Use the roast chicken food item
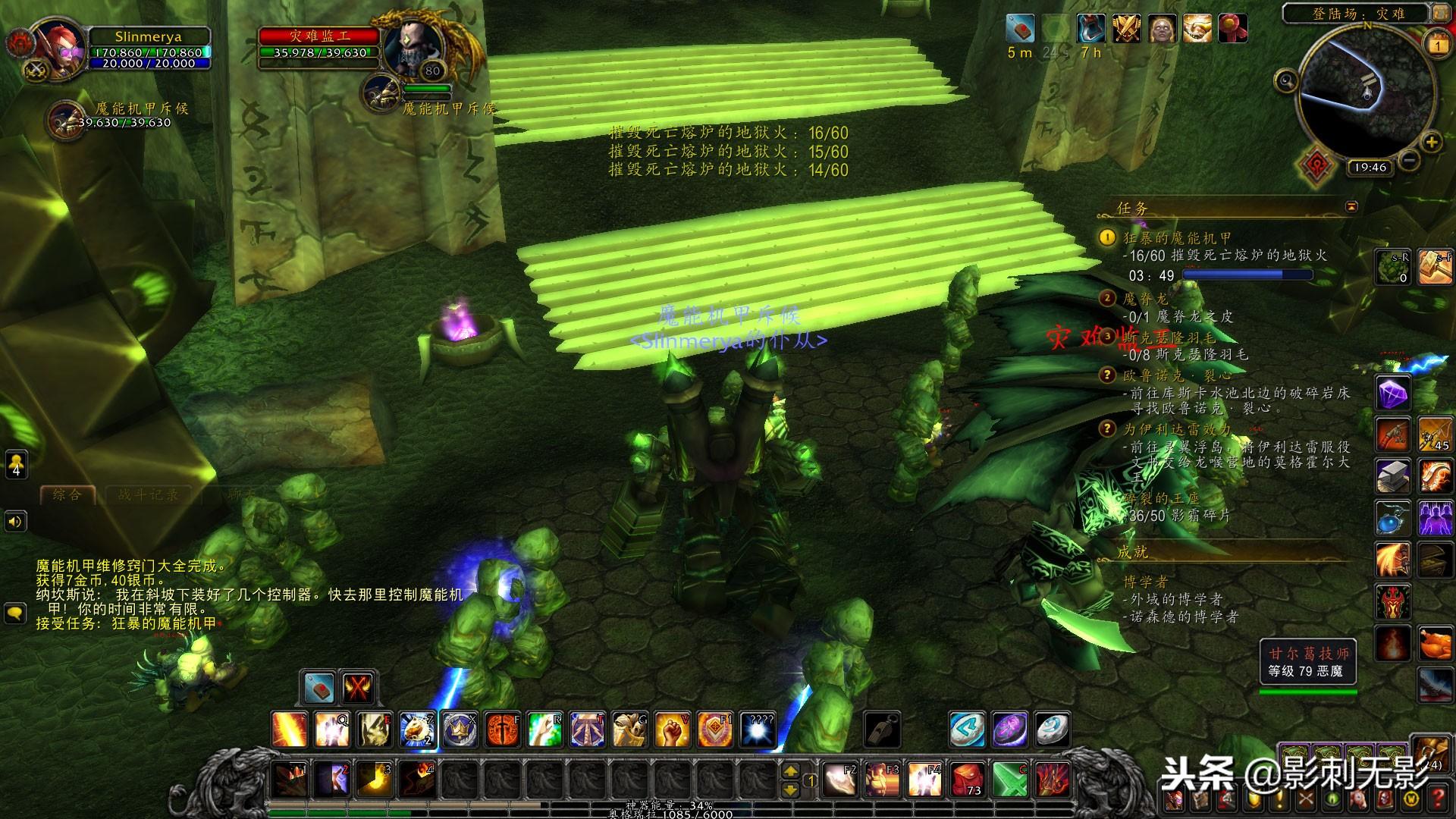 click(x=1435, y=645)
